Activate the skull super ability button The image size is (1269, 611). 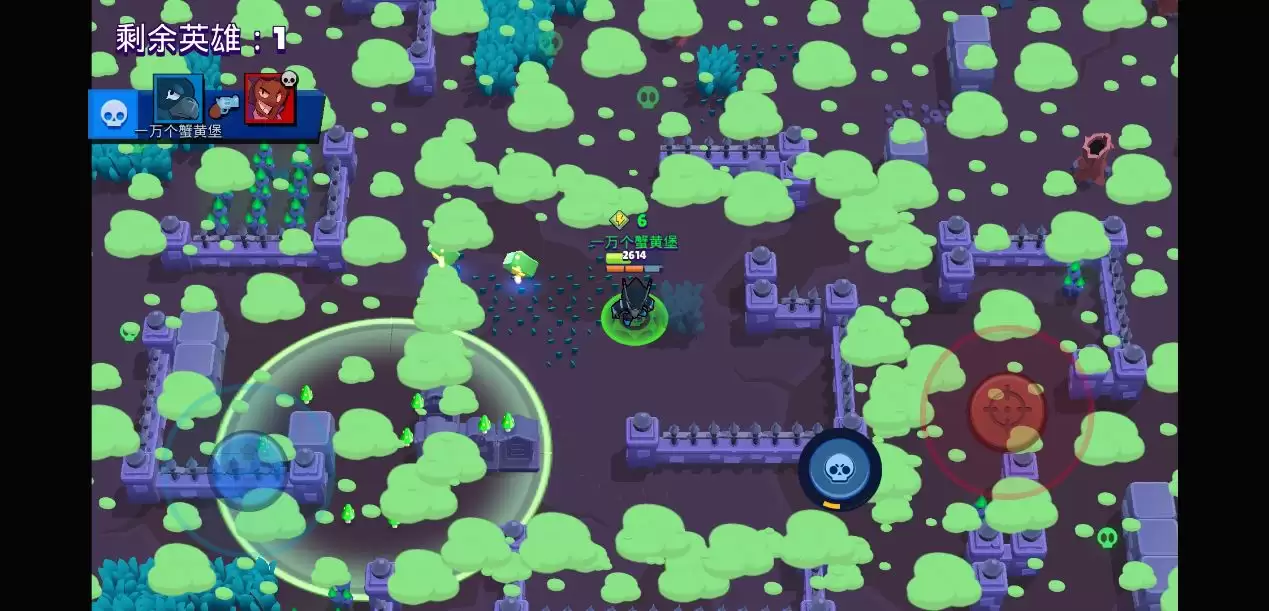pos(839,469)
